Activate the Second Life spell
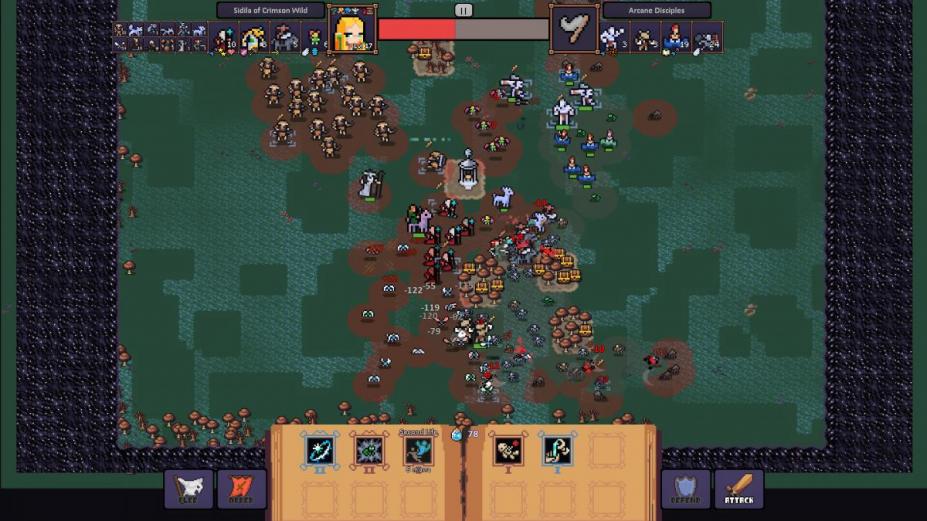This screenshot has height=521, width=927. pyautogui.click(x=418, y=451)
